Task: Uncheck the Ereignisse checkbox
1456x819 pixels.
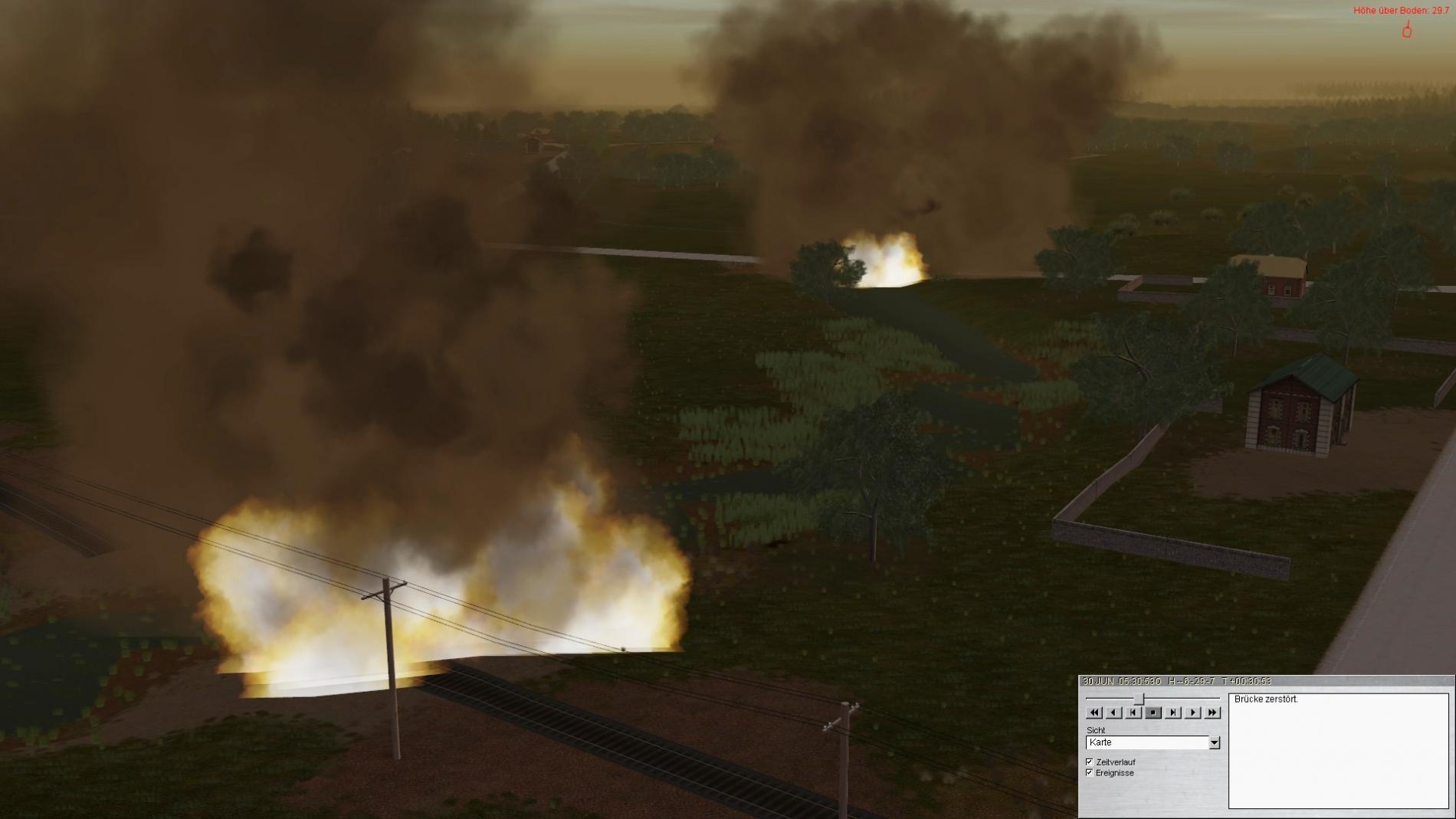Action: (x=1090, y=773)
